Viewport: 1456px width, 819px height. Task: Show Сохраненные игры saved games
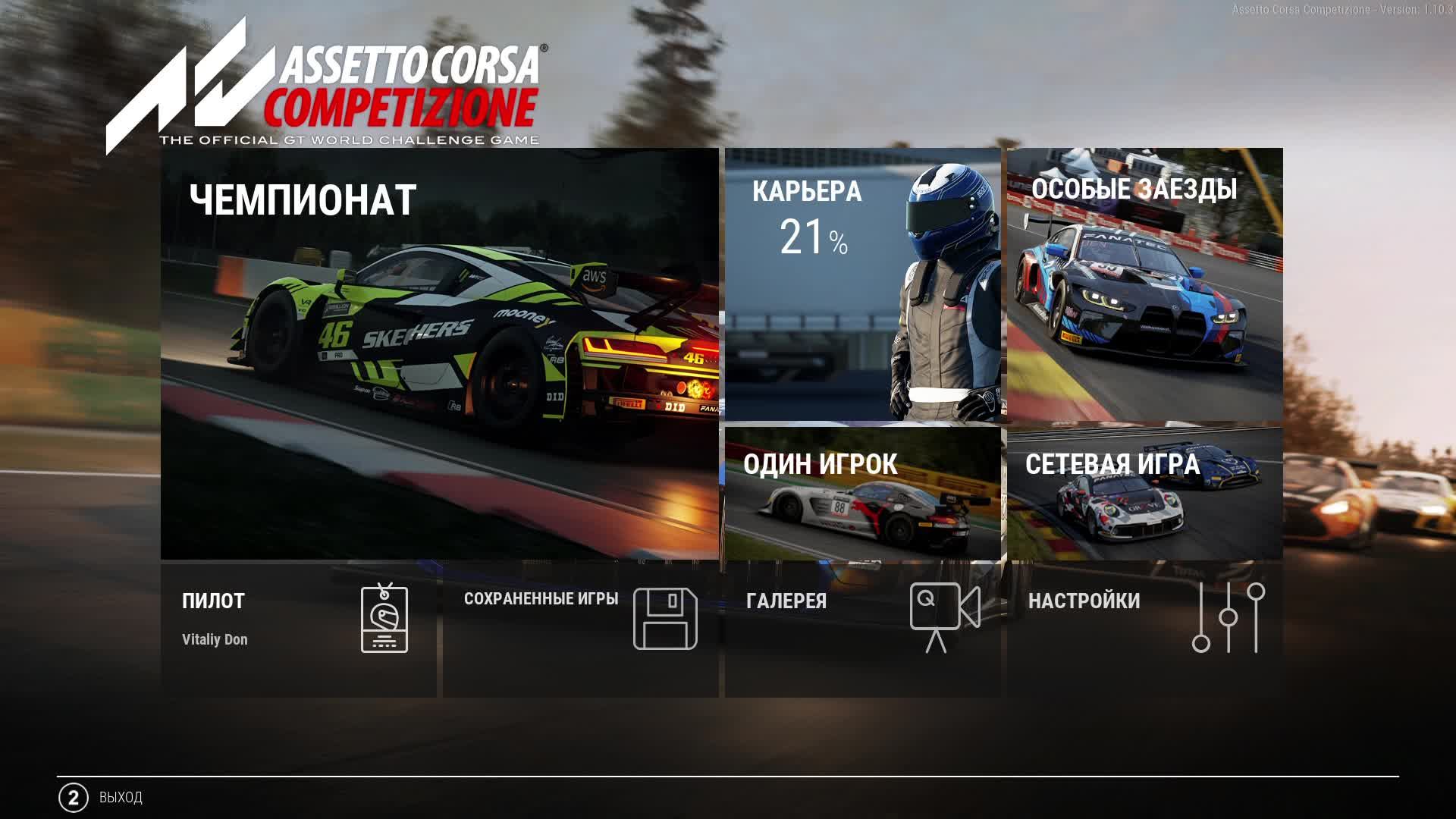coord(580,629)
